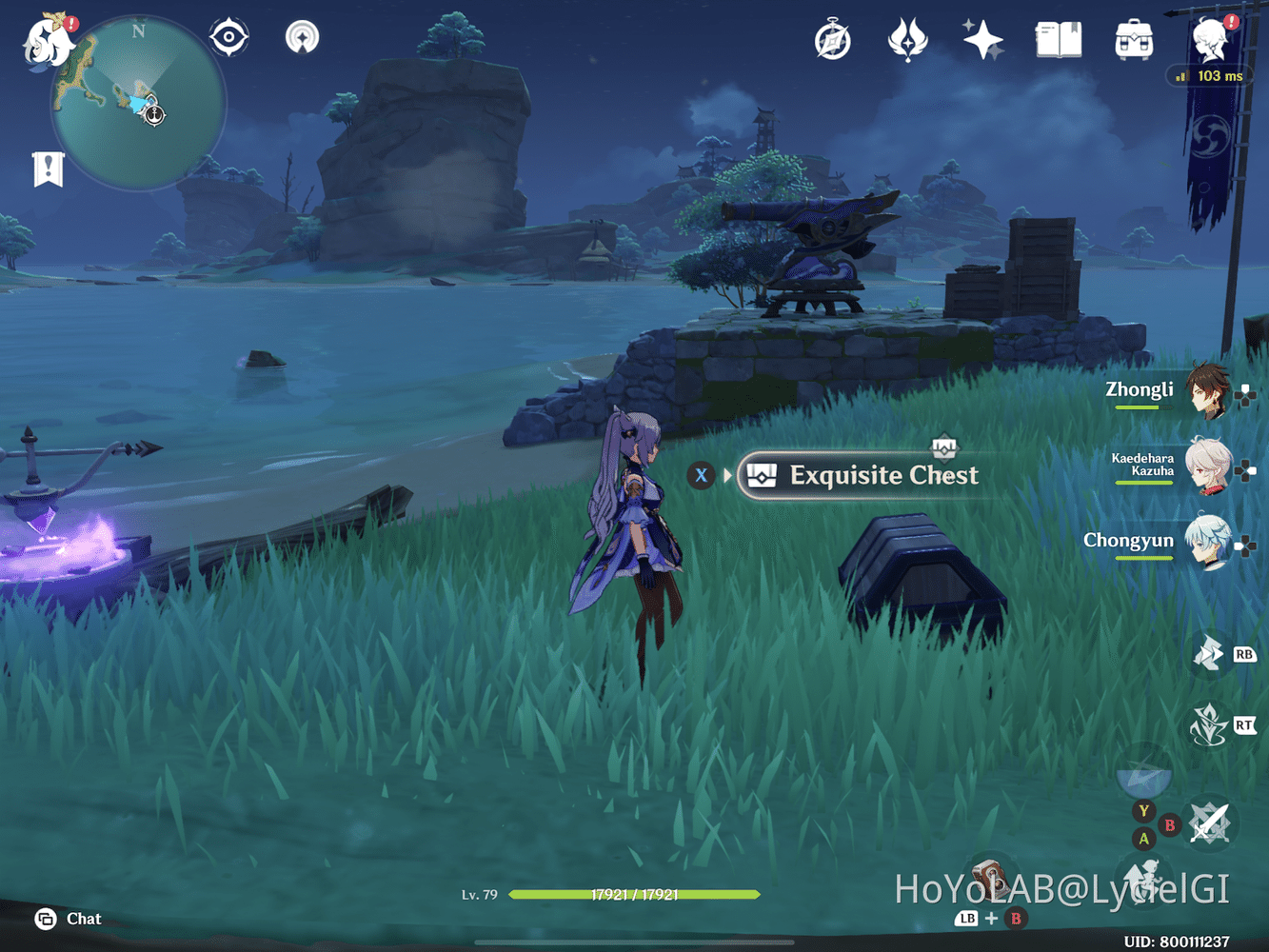Open the Chat window
Image resolution: width=1269 pixels, height=952 pixels.
[x=67, y=919]
